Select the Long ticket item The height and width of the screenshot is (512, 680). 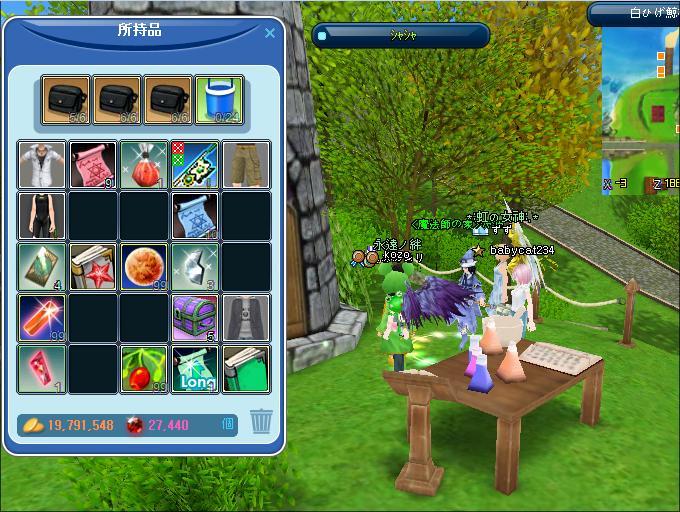pos(195,369)
